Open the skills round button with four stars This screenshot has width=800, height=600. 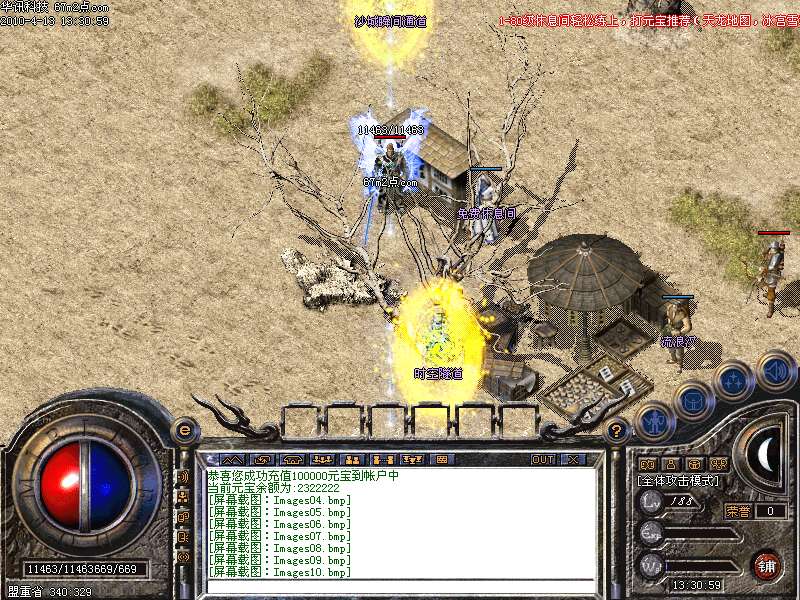(734, 380)
